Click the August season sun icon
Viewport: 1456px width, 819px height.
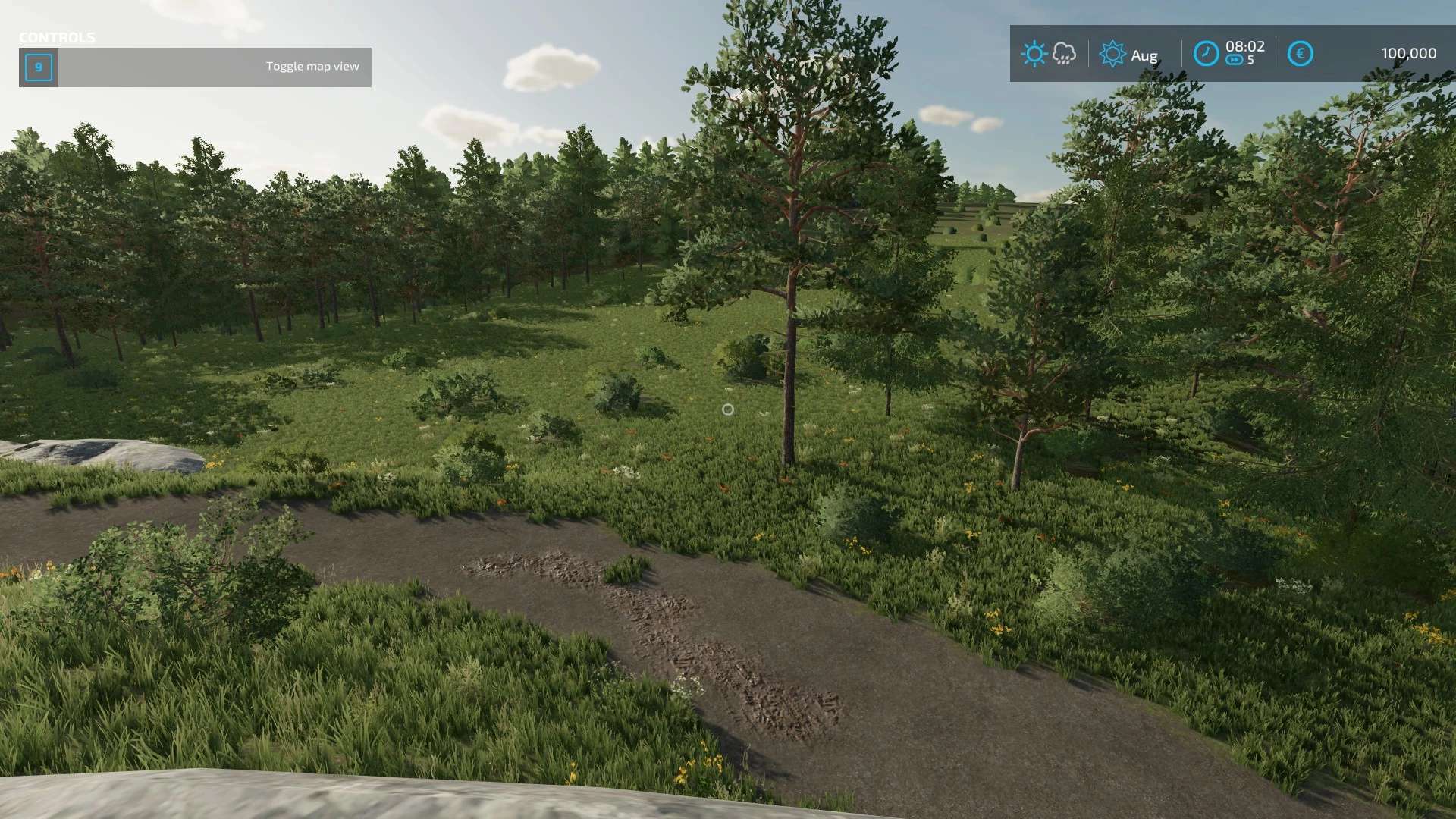pos(1112,54)
